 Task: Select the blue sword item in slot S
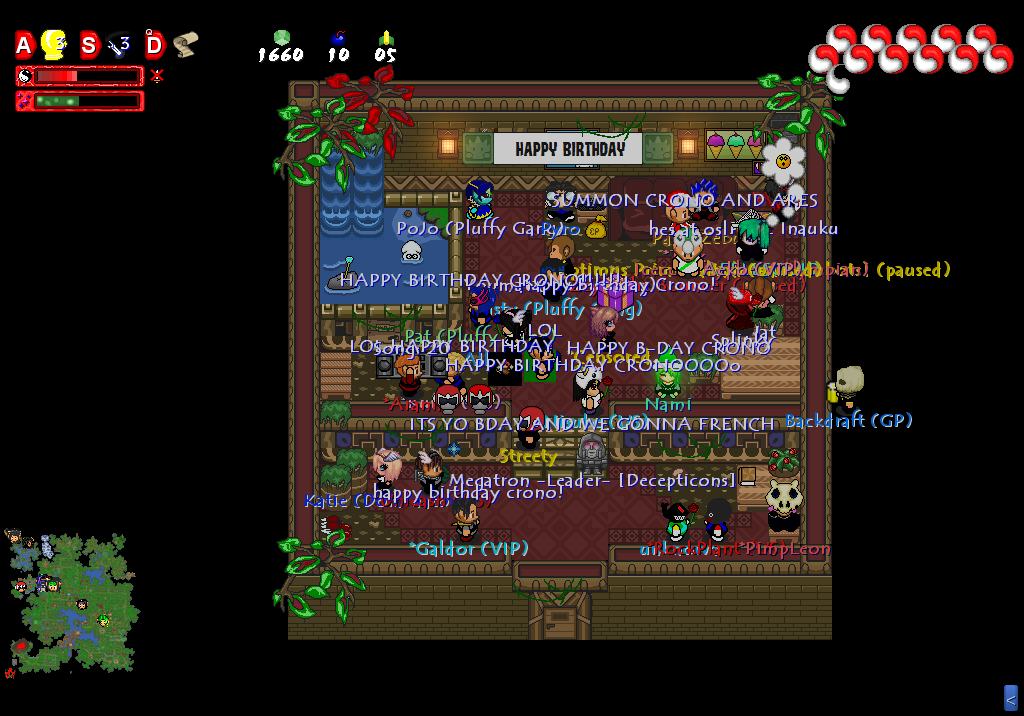119,44
